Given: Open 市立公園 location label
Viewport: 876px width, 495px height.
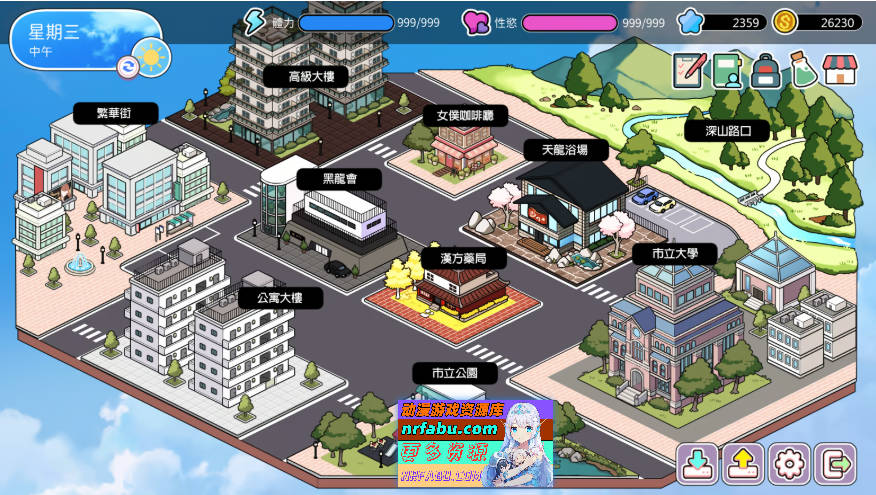Looking at the screenshot, I should [x=454, y=373].
